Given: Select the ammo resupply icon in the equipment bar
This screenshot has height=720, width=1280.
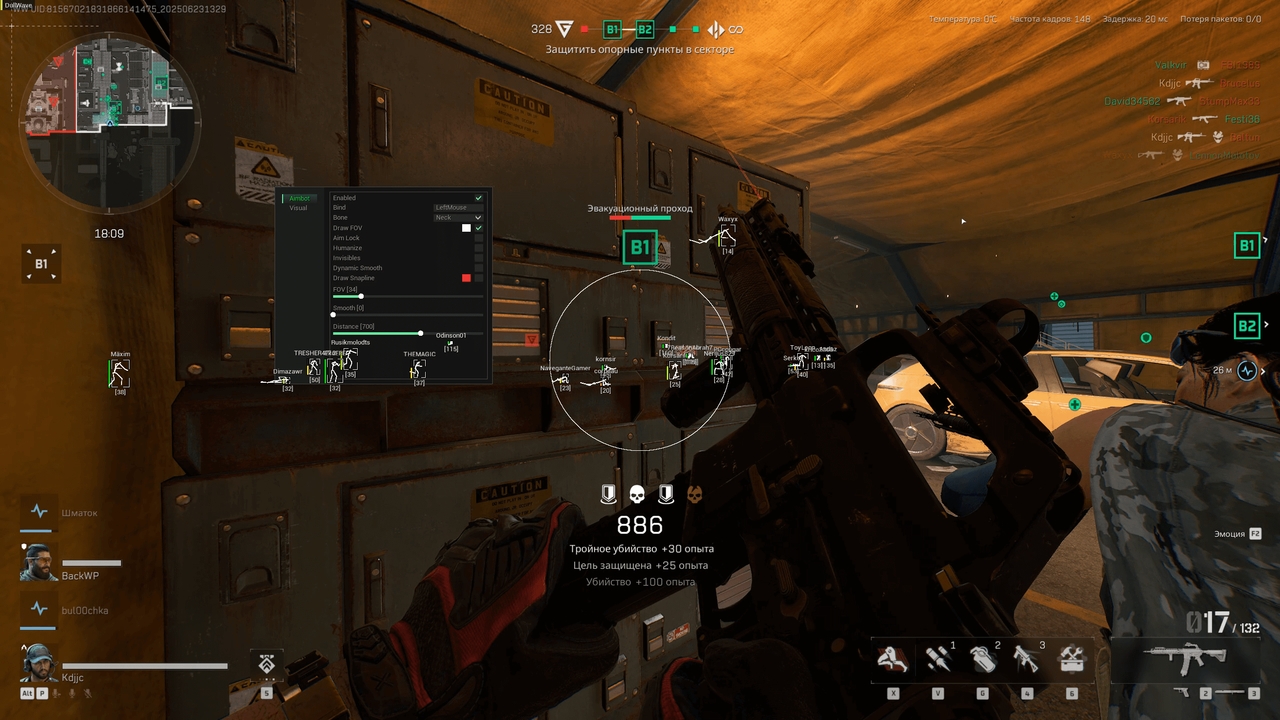Looking at the screenshot, I should tap(937, 660).
